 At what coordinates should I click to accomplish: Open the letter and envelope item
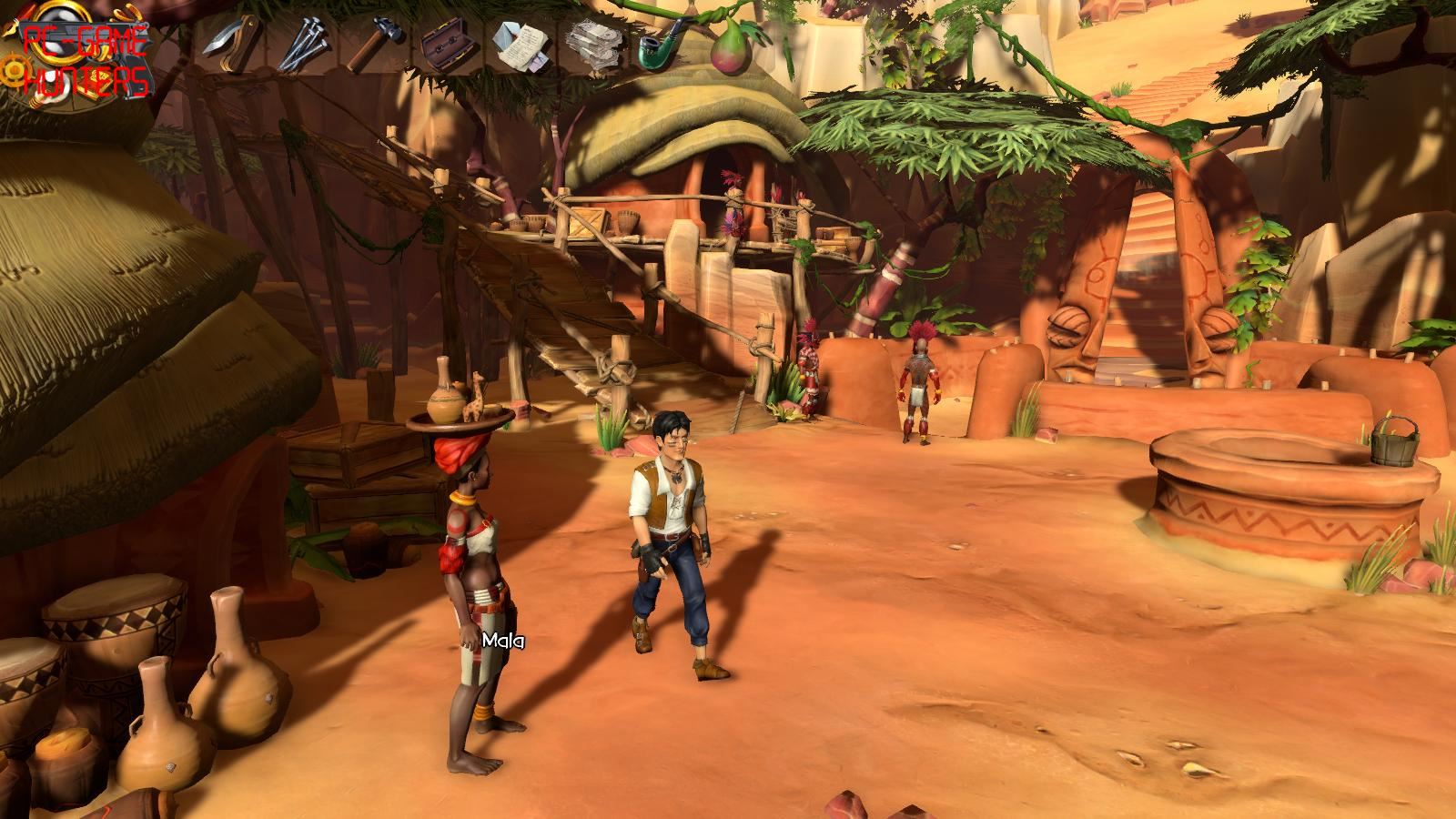(519, 44)
